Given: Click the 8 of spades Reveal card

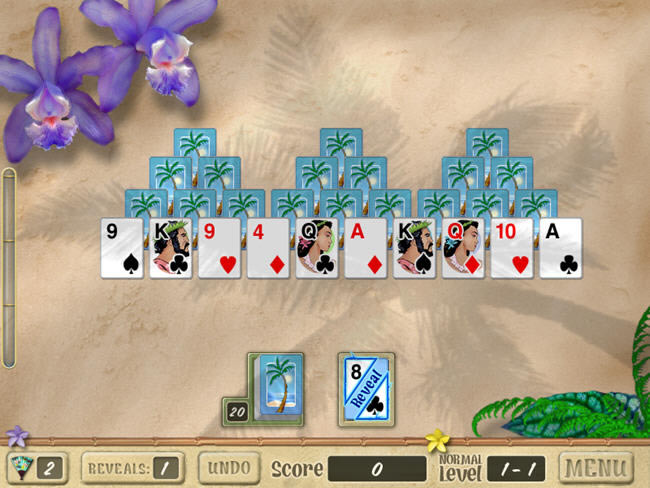Looking at the screenshot, I should [x=365, y=388].
